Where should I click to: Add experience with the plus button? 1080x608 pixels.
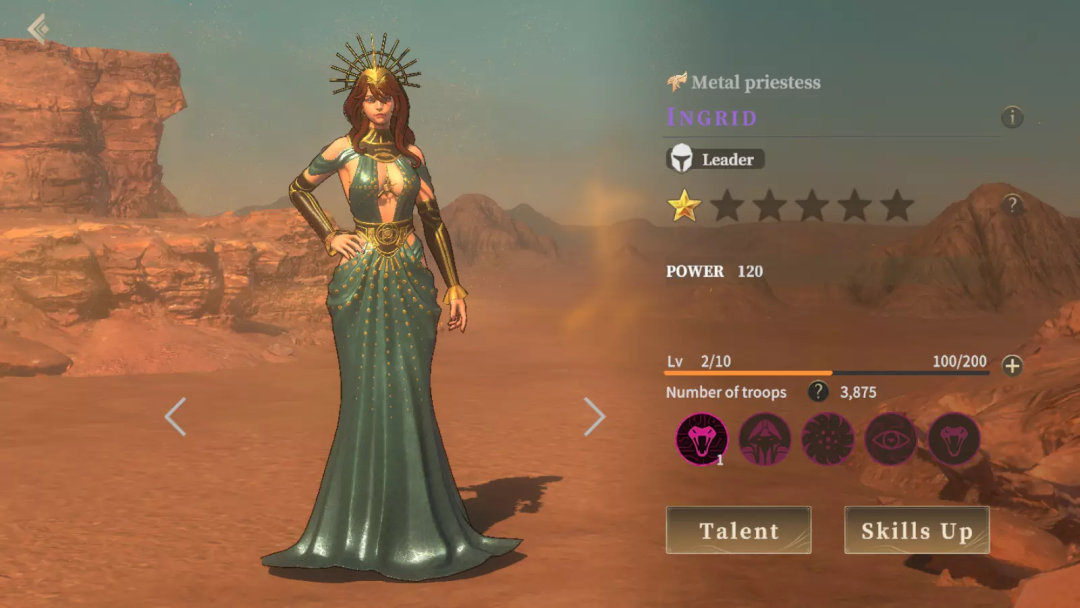click(x=1012, y=365)
